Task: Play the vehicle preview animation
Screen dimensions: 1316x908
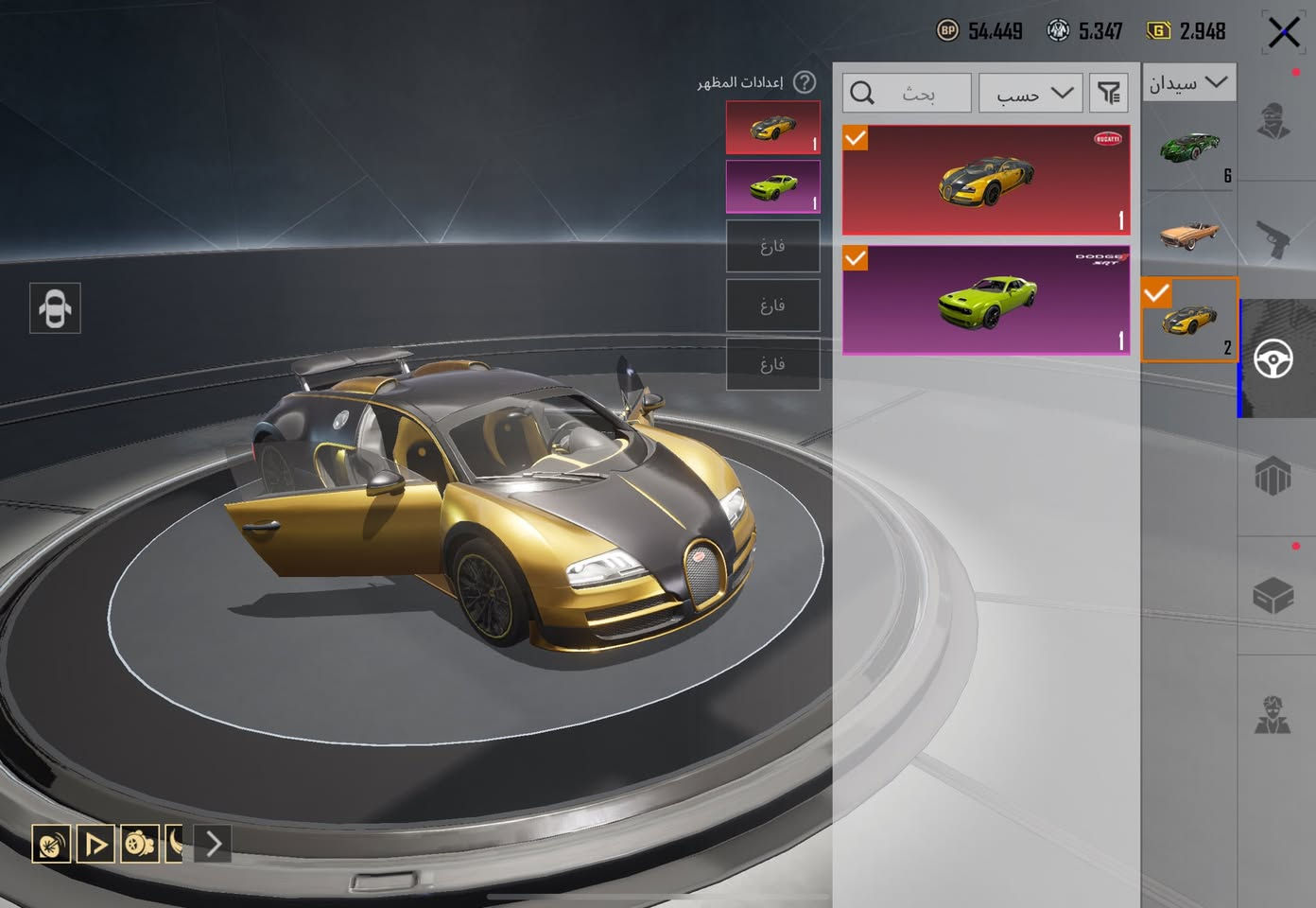Action: pos(95,843)
